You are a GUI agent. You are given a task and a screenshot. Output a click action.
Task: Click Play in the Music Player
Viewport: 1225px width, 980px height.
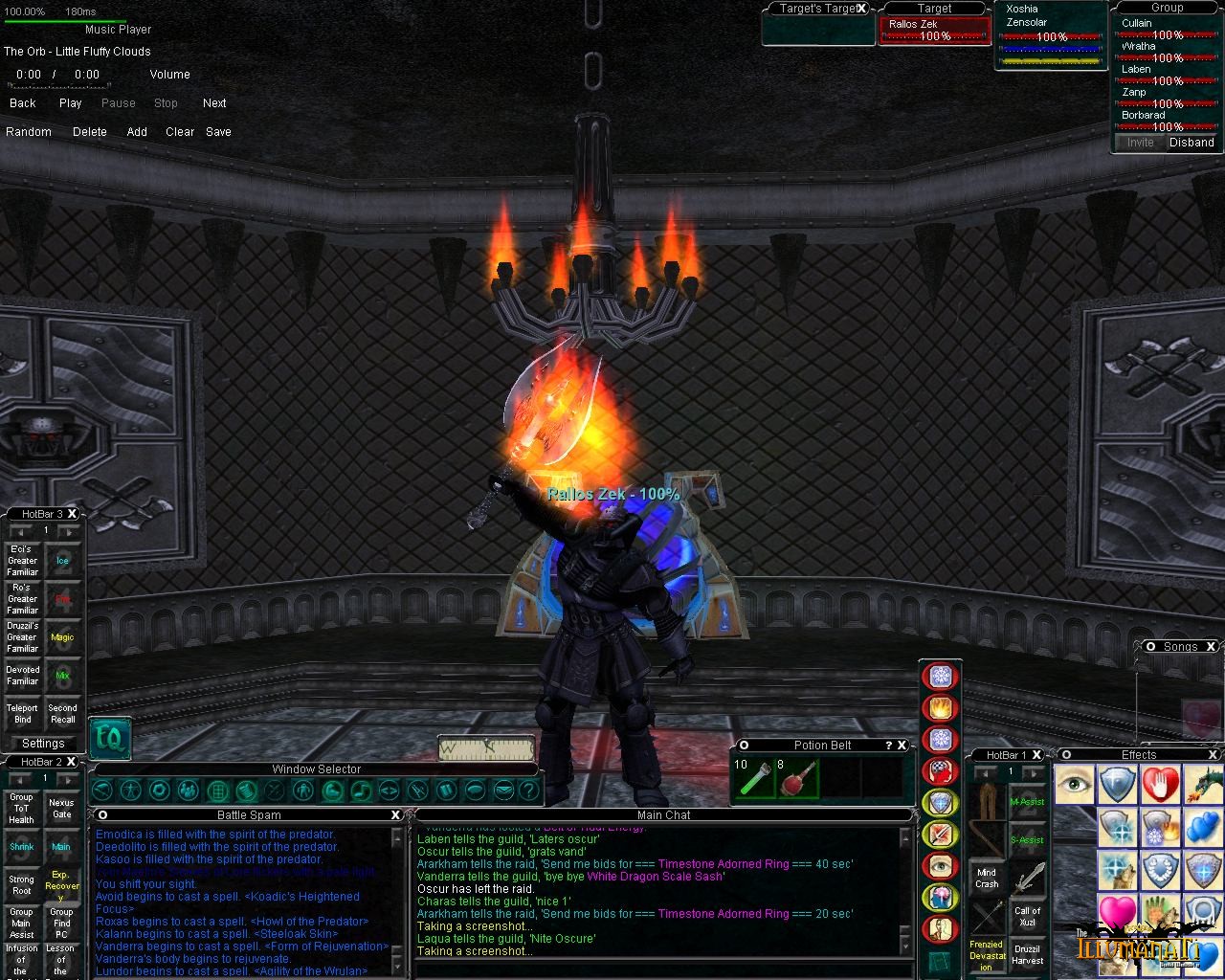tap(70, 103)
